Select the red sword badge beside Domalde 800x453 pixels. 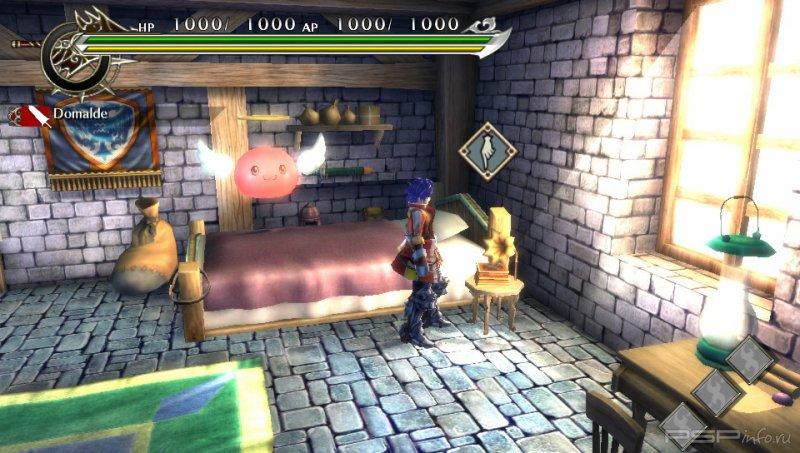point(31,115)
